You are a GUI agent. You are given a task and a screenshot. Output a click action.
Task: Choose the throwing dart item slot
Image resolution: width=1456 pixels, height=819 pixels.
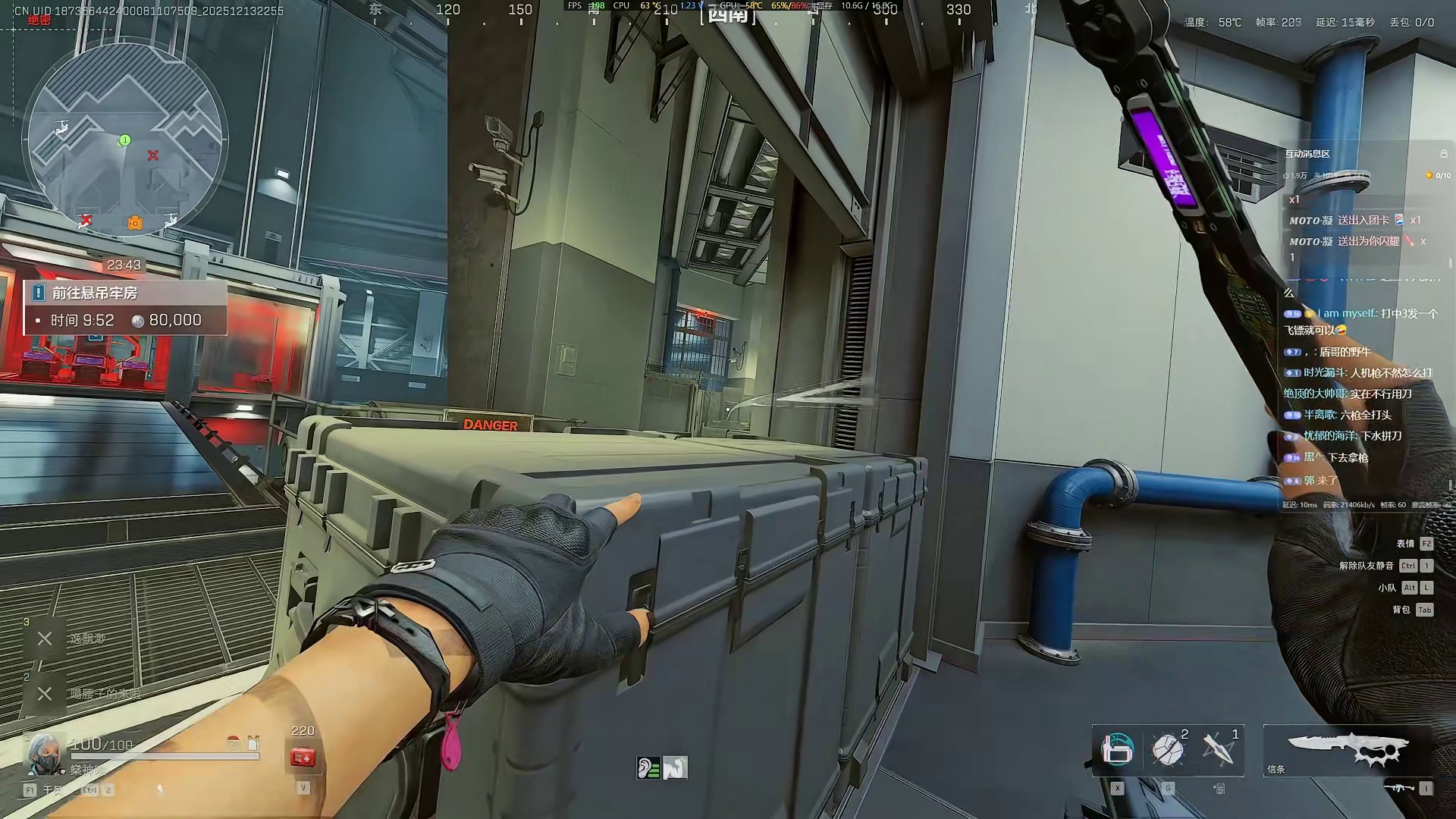tap(1218, 750)
